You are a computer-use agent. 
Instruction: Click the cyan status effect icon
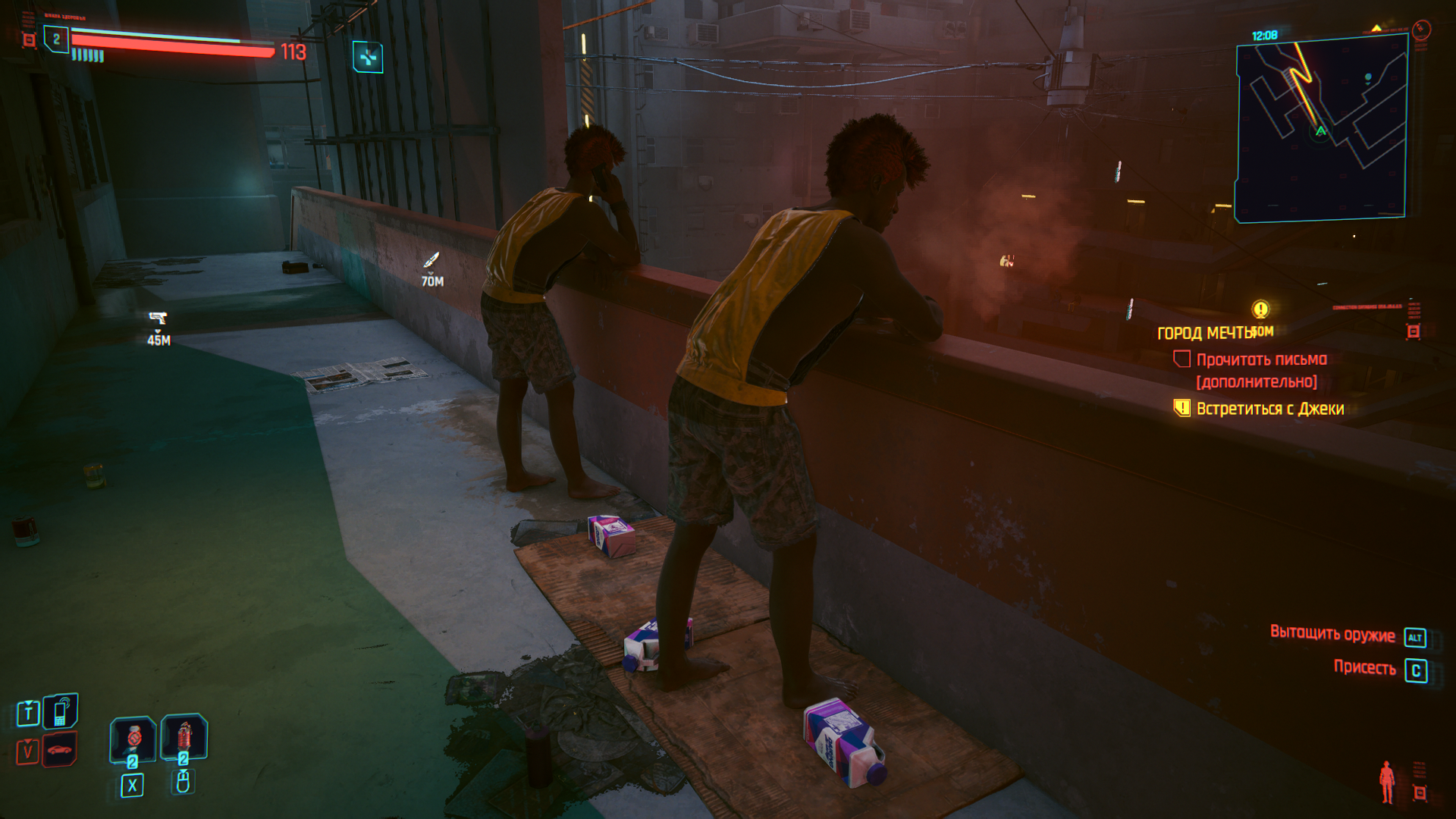pos(368,57)
